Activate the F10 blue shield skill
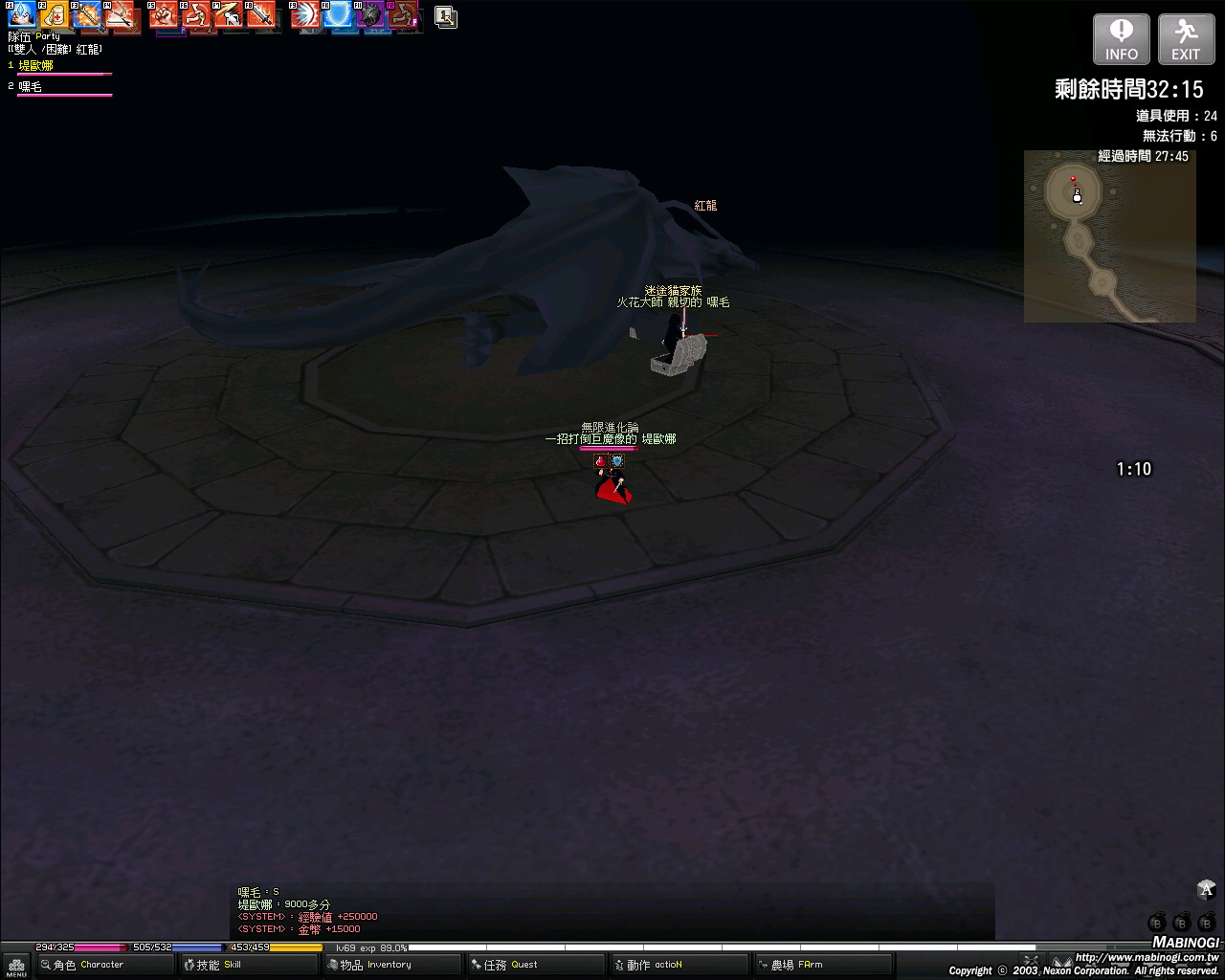Image resolution: width=1225 pixels, height=980 pixels. [x=338, y=15]
